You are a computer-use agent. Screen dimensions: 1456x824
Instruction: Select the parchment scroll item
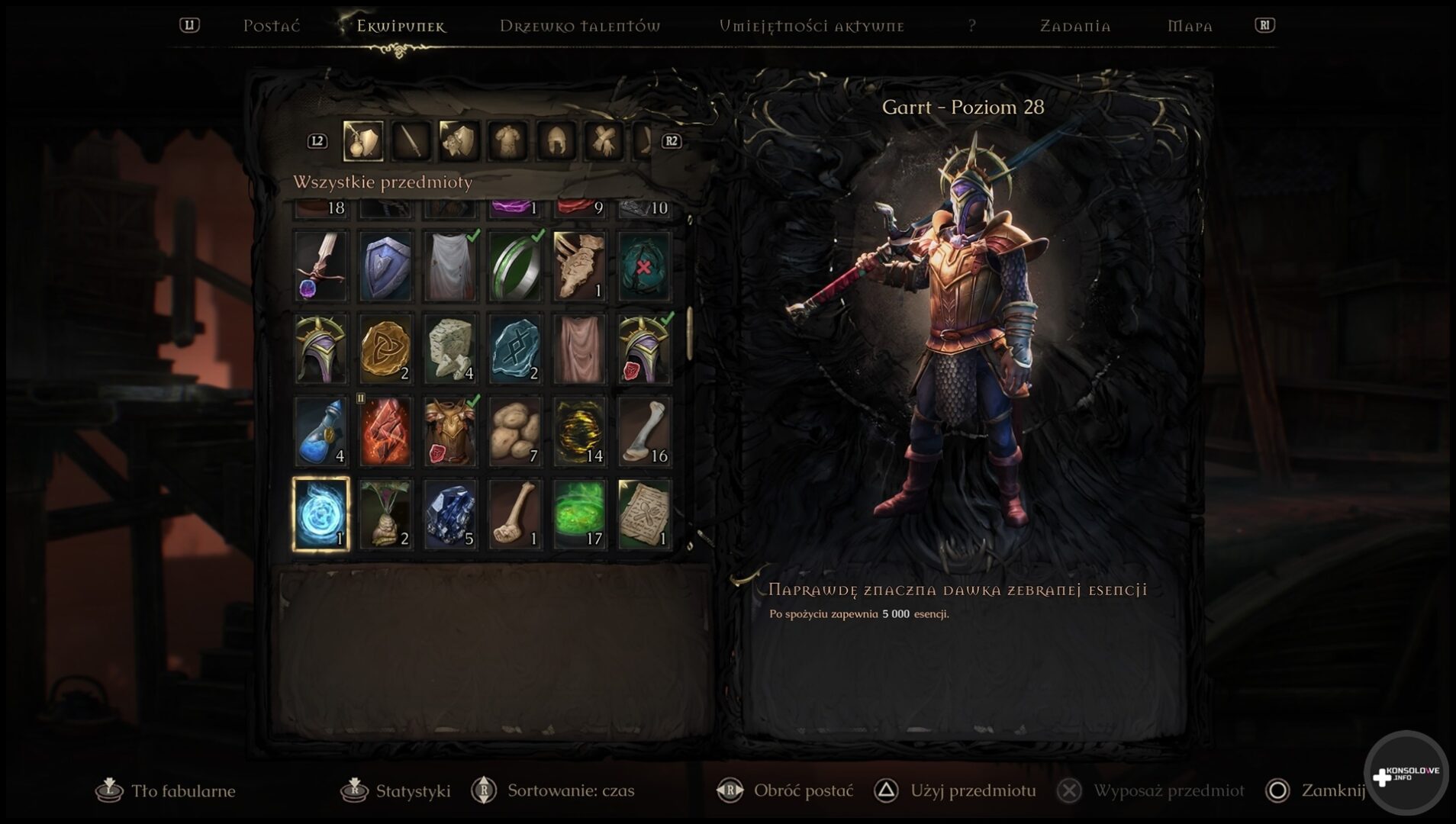[644, 513]
